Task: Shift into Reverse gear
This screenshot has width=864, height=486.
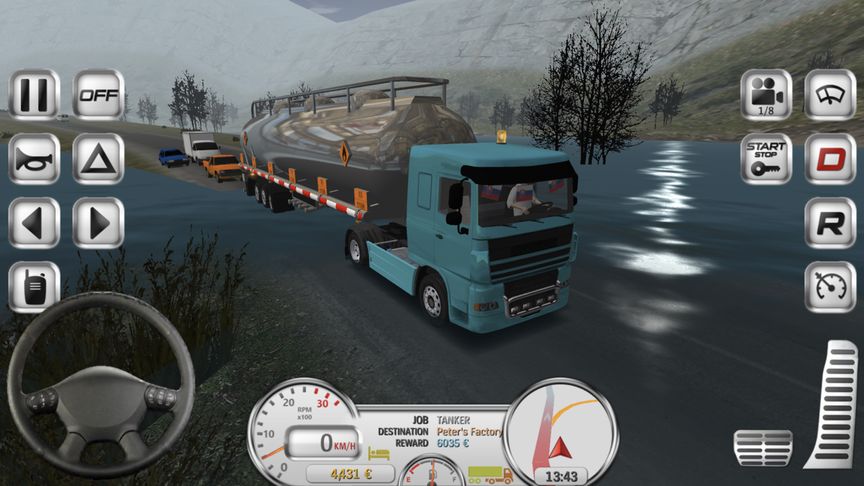Action: [830, 222]
